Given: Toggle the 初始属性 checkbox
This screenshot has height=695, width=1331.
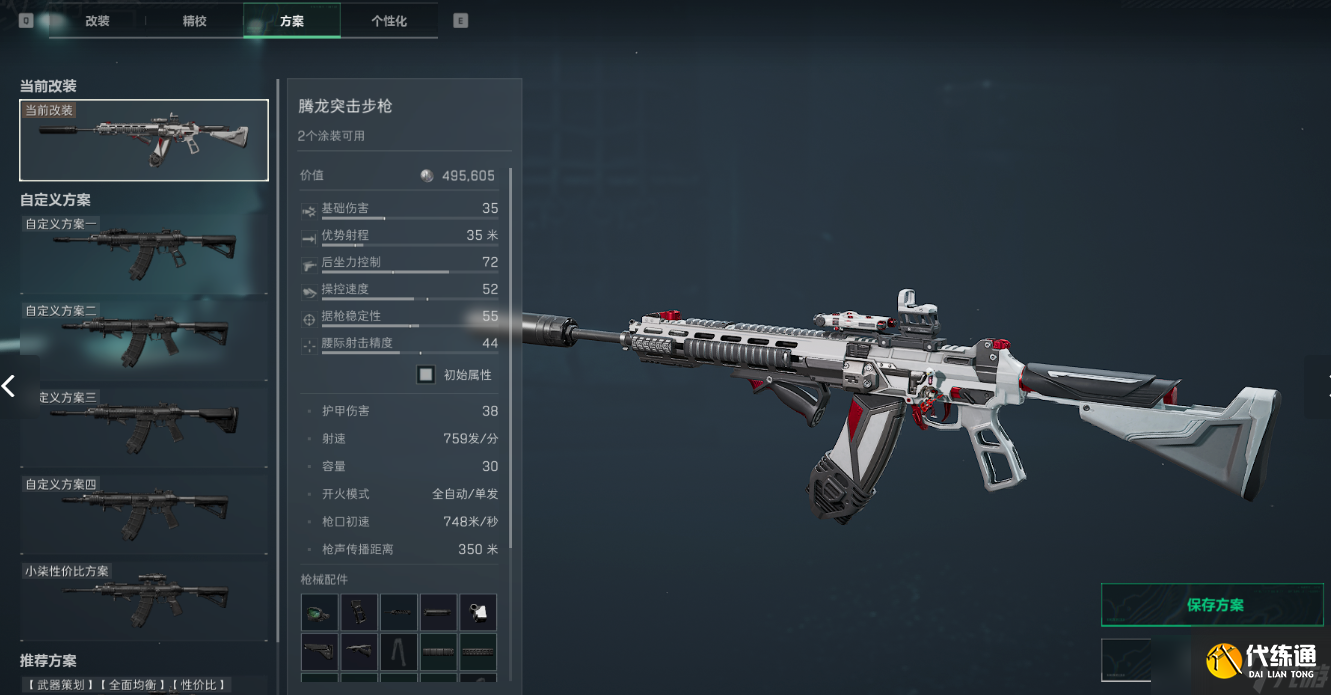Looking at the screenshot, I should pos(426,375).
